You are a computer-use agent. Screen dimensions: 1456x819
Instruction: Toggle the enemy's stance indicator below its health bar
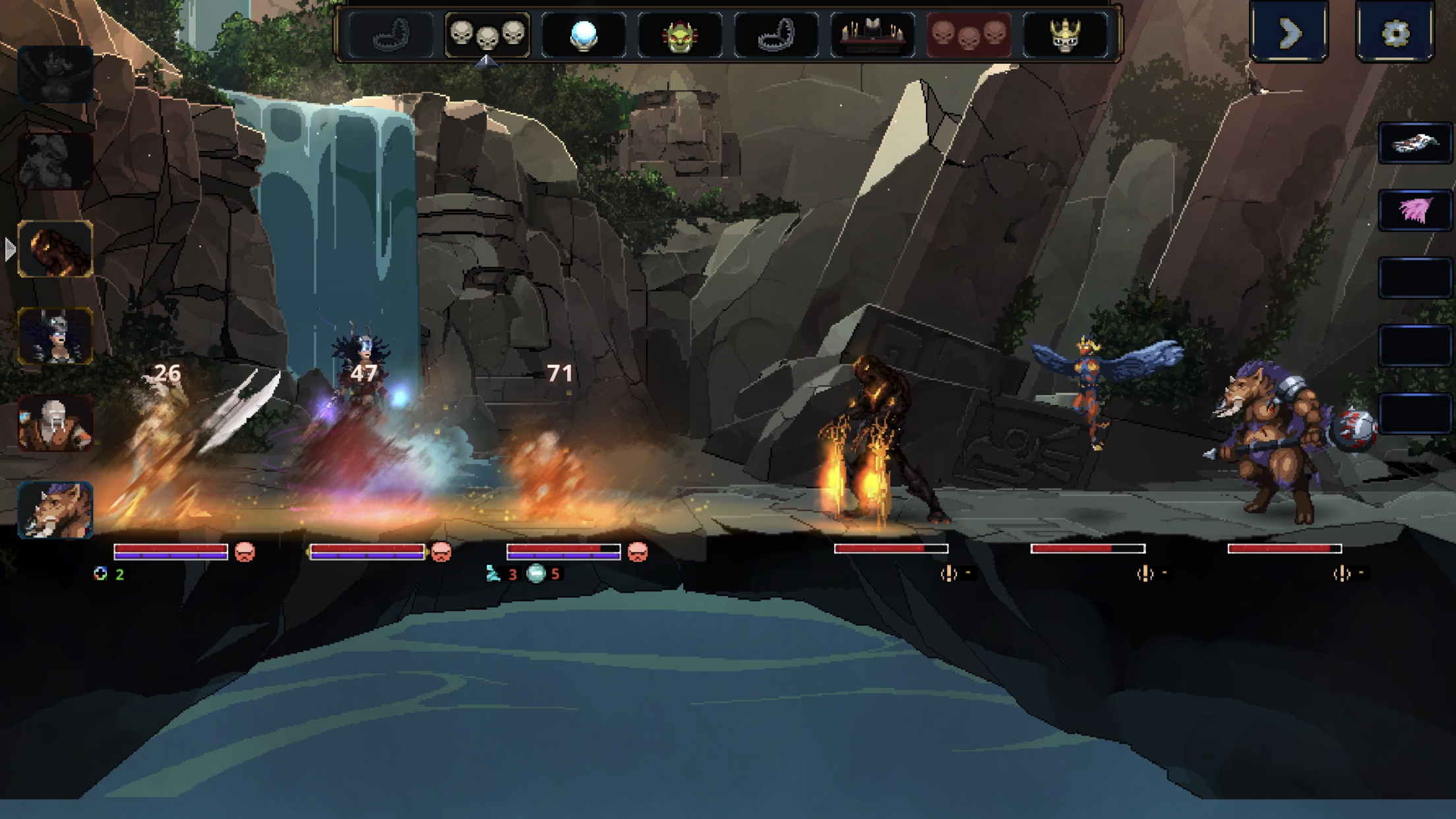click(950, 574)
